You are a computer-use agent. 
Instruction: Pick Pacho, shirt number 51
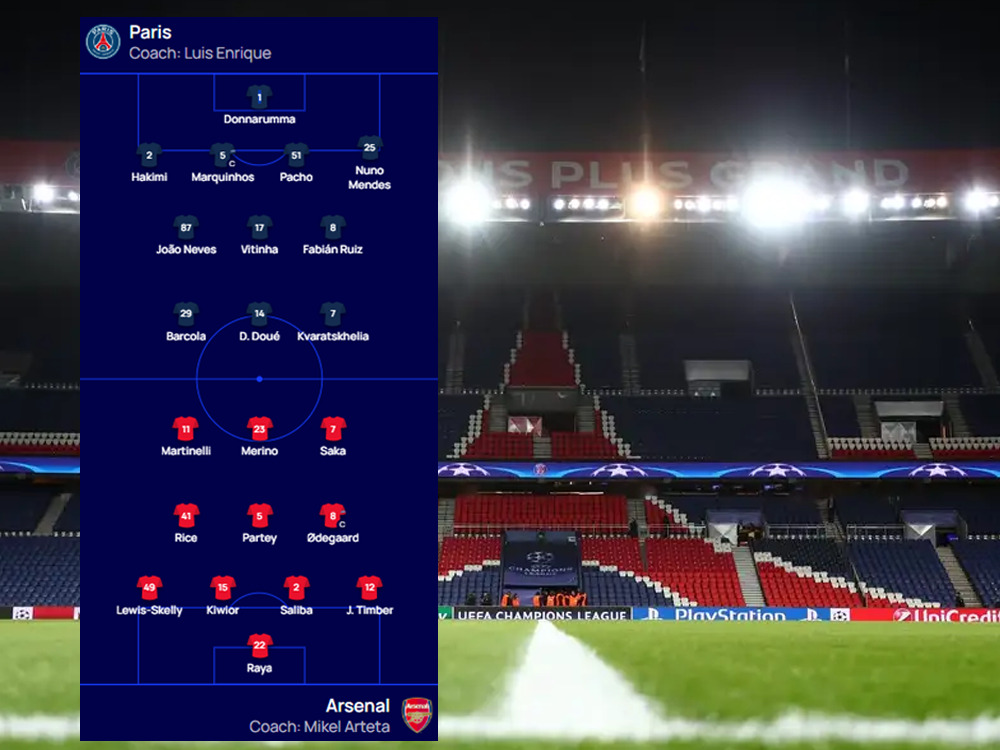pos(296,155)
